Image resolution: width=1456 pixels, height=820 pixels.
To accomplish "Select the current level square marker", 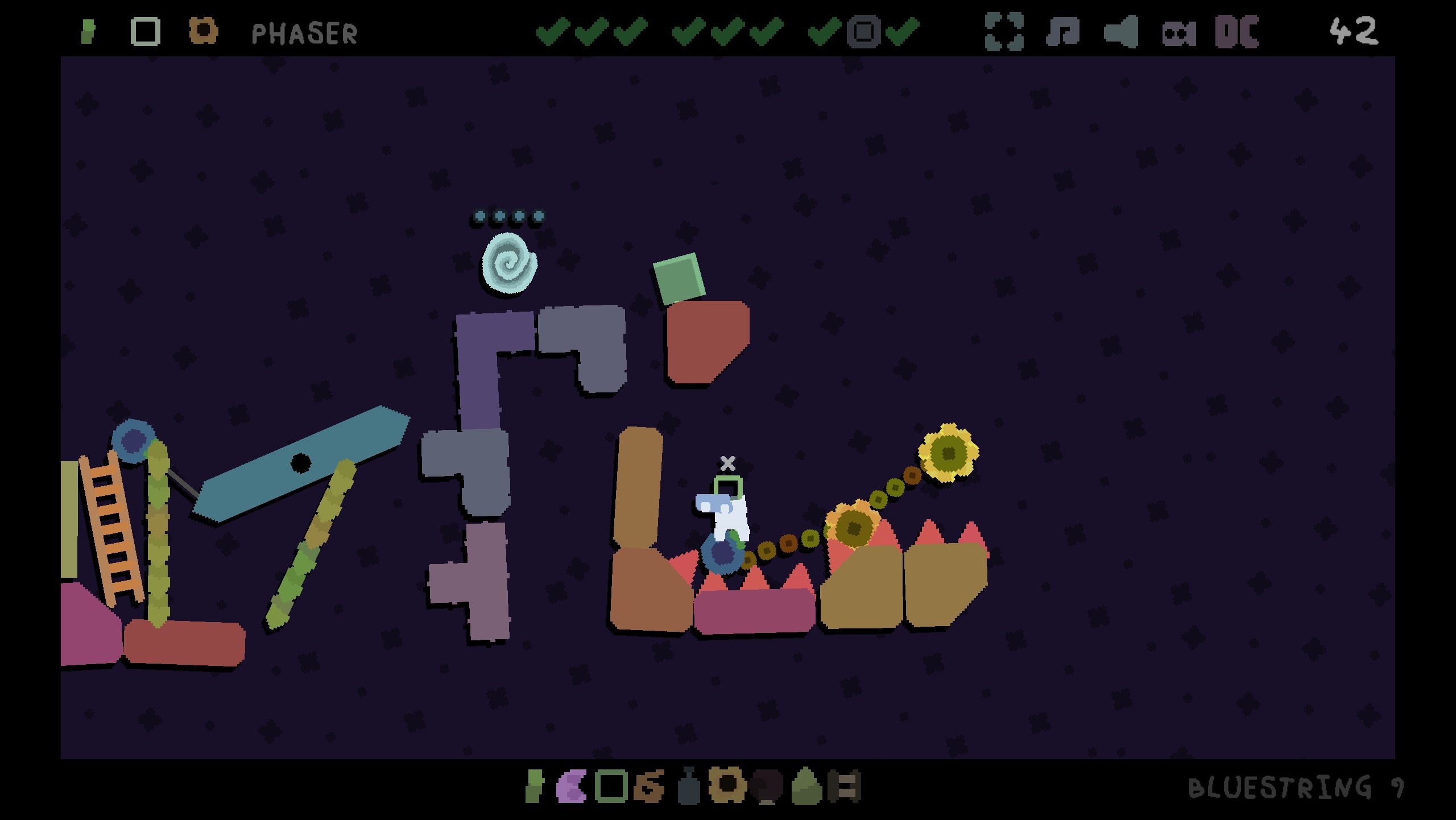I will pos(863,32).
